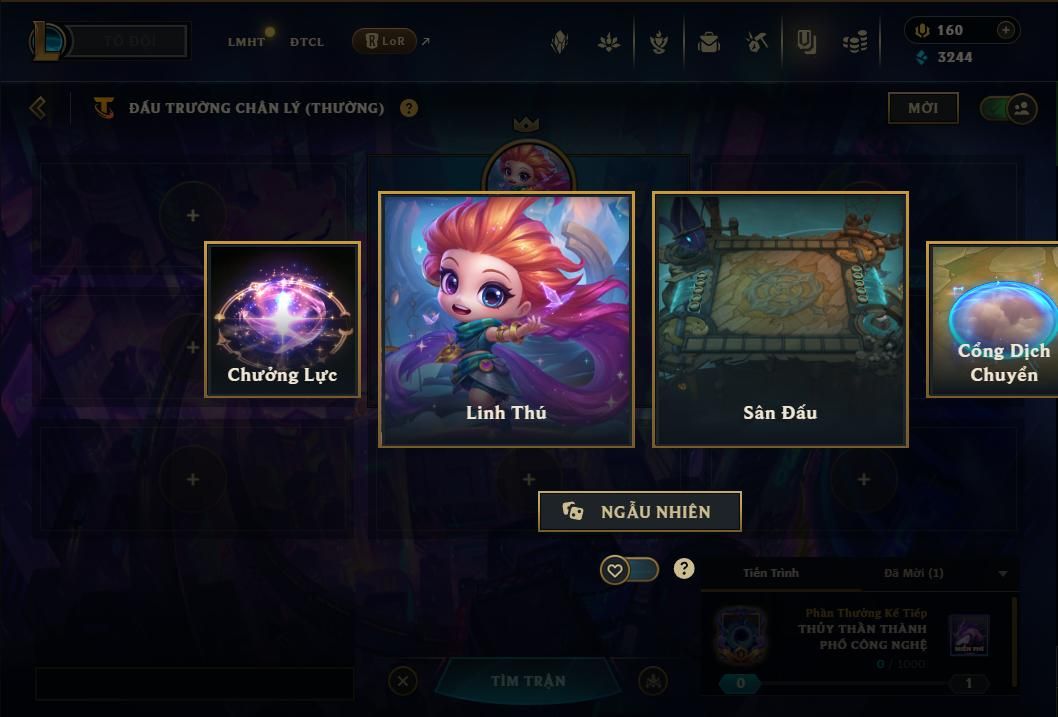The height and width of the screenshot is (717, 1058).
Task: Cancel the lobby with the X button
Action: pyautogui.click(x=402, y=681)
